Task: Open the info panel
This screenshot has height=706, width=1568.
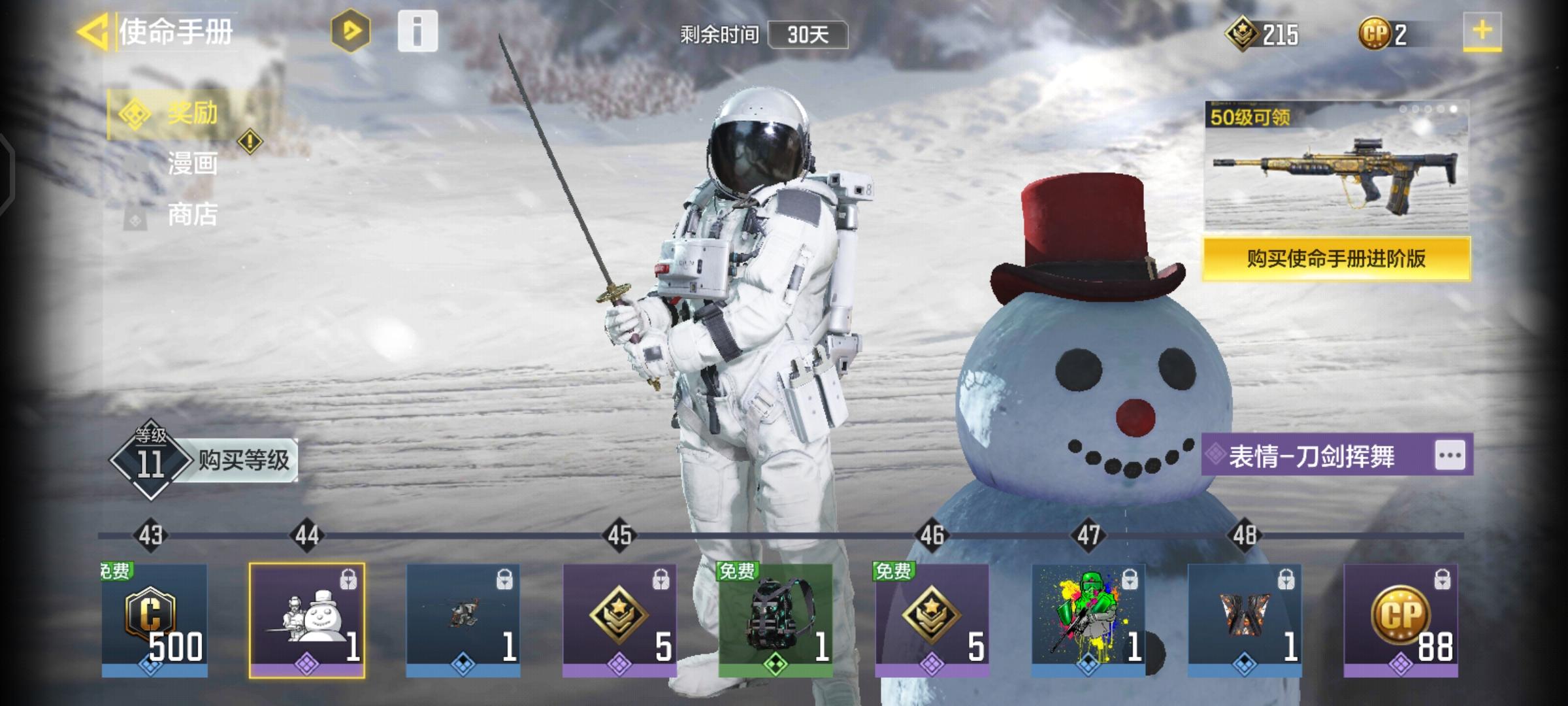Action: [417, 31]
